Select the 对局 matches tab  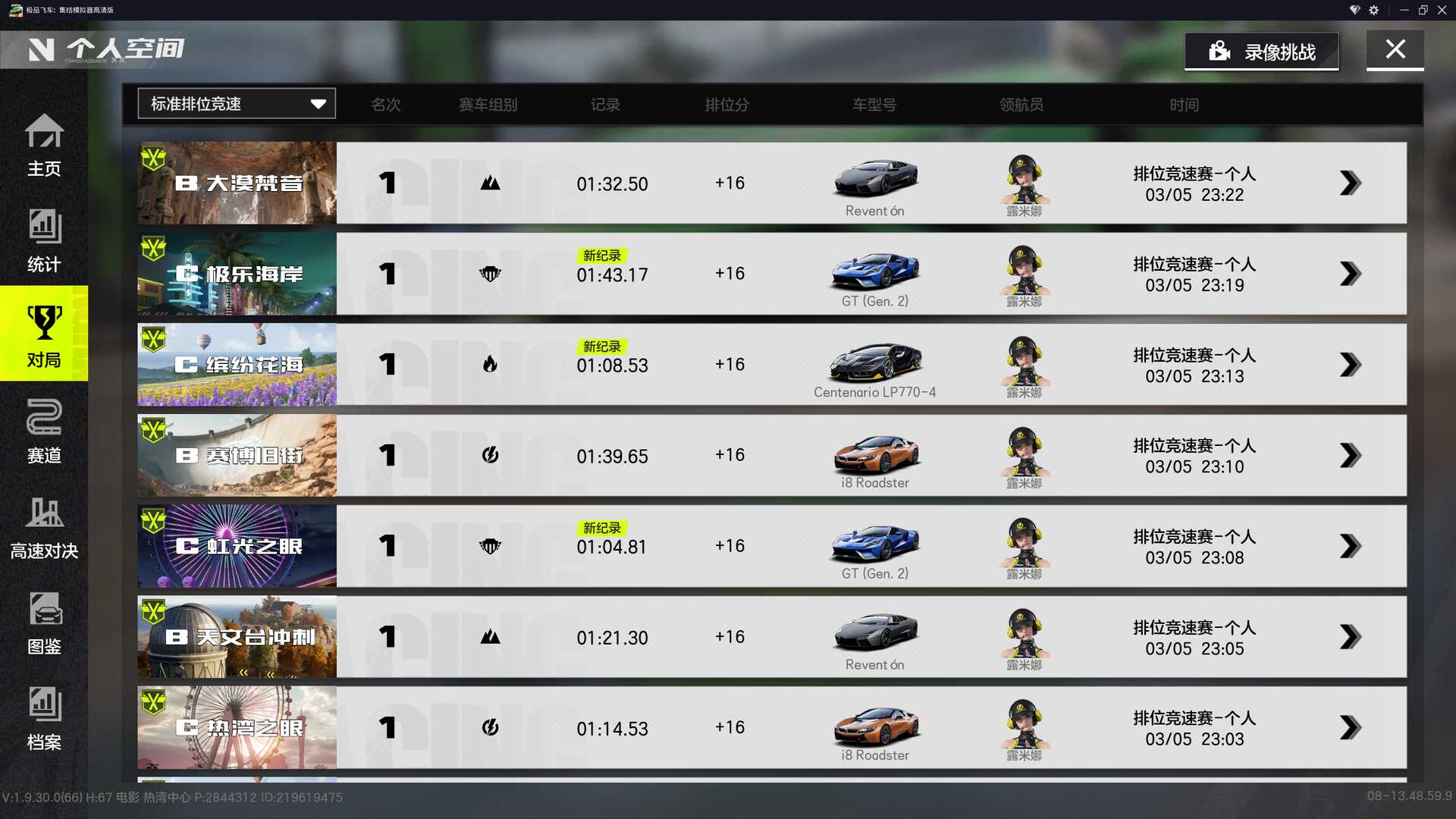click(44, 334)
